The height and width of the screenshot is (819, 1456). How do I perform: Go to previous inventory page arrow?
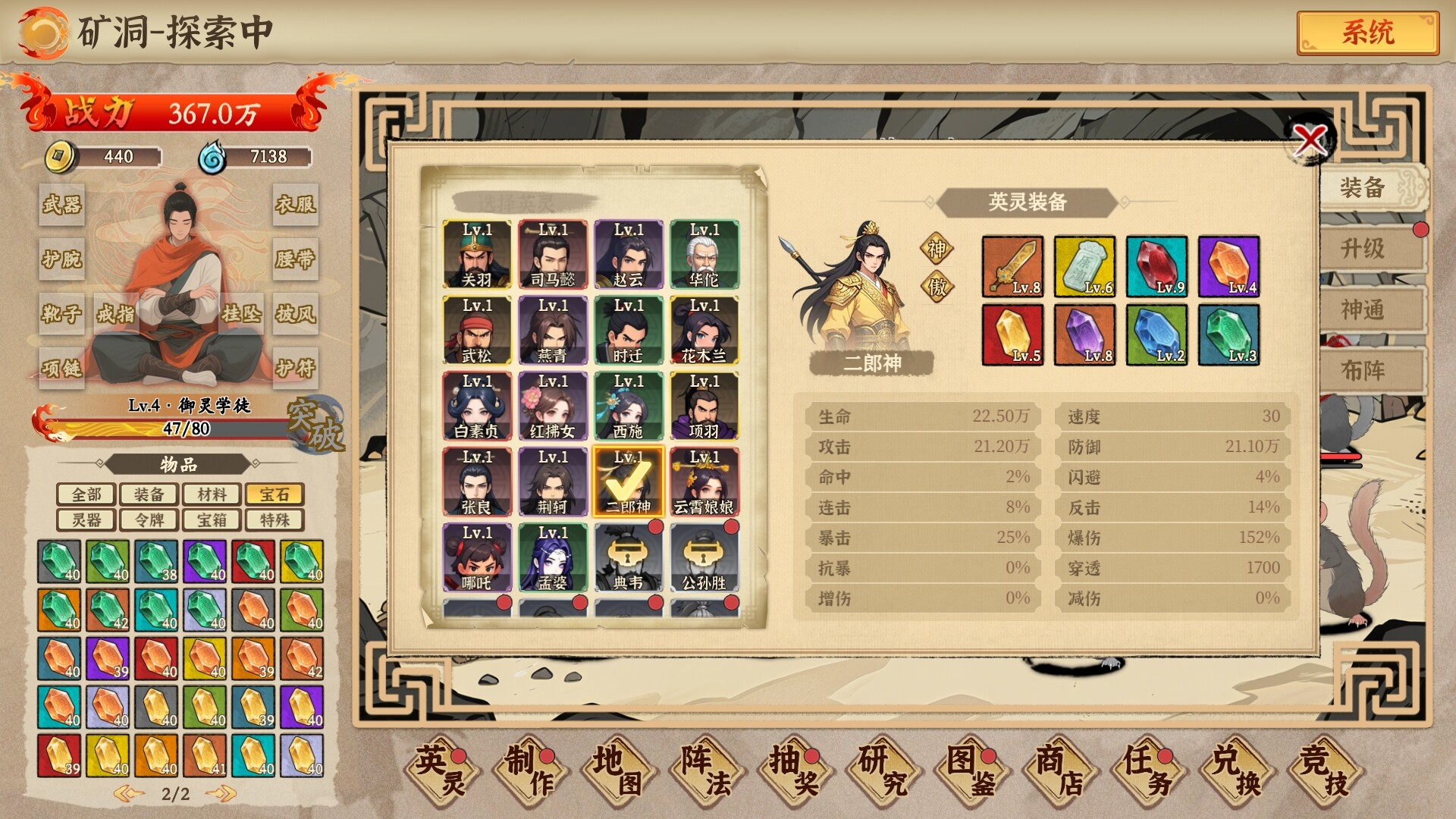(129, 794)
